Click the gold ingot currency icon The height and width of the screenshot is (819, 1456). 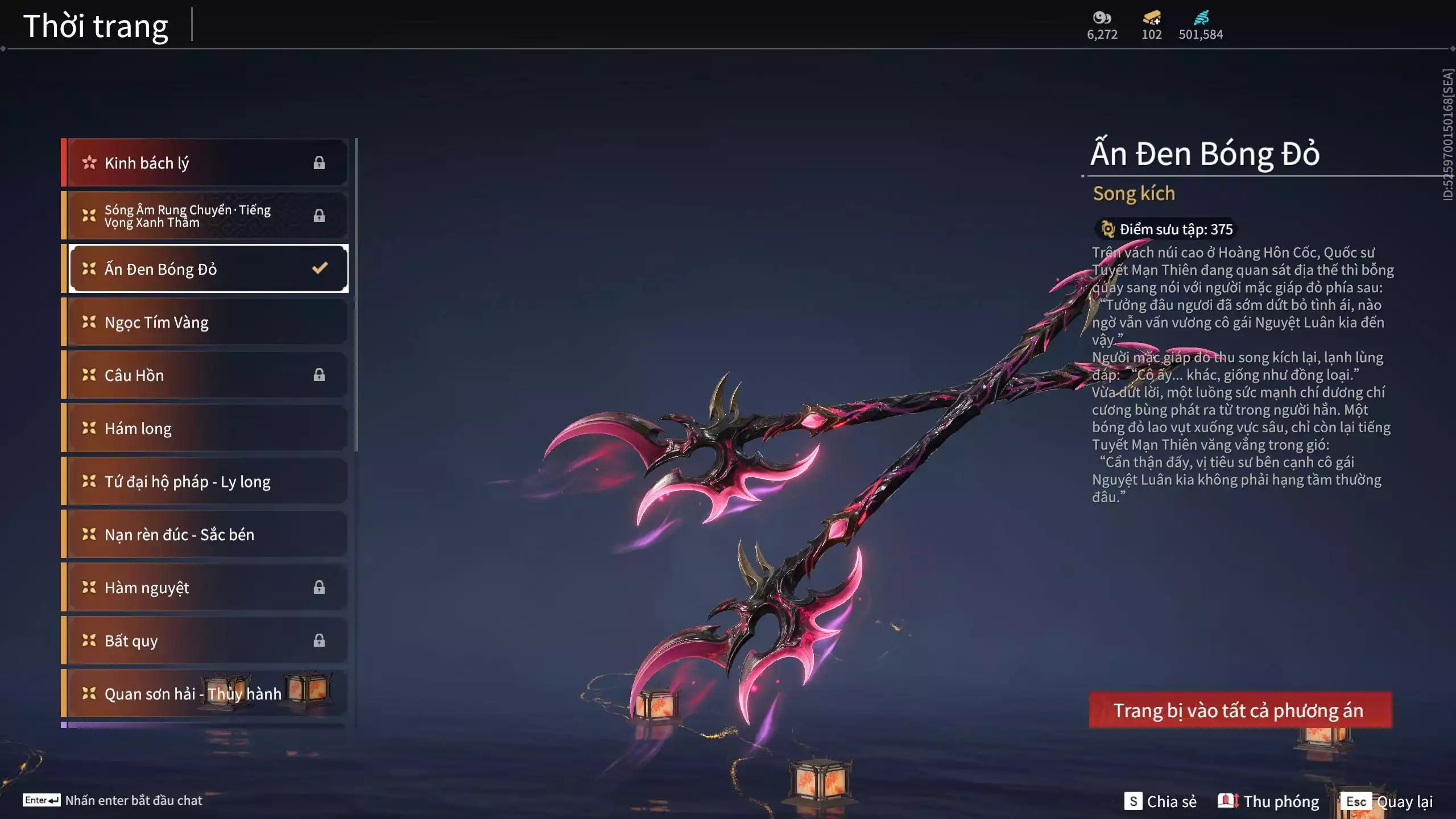point(1152,18)
